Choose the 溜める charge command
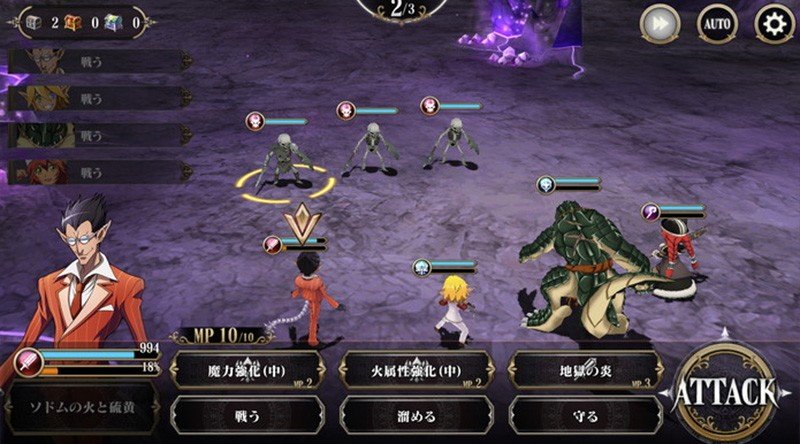 [416, 415]
